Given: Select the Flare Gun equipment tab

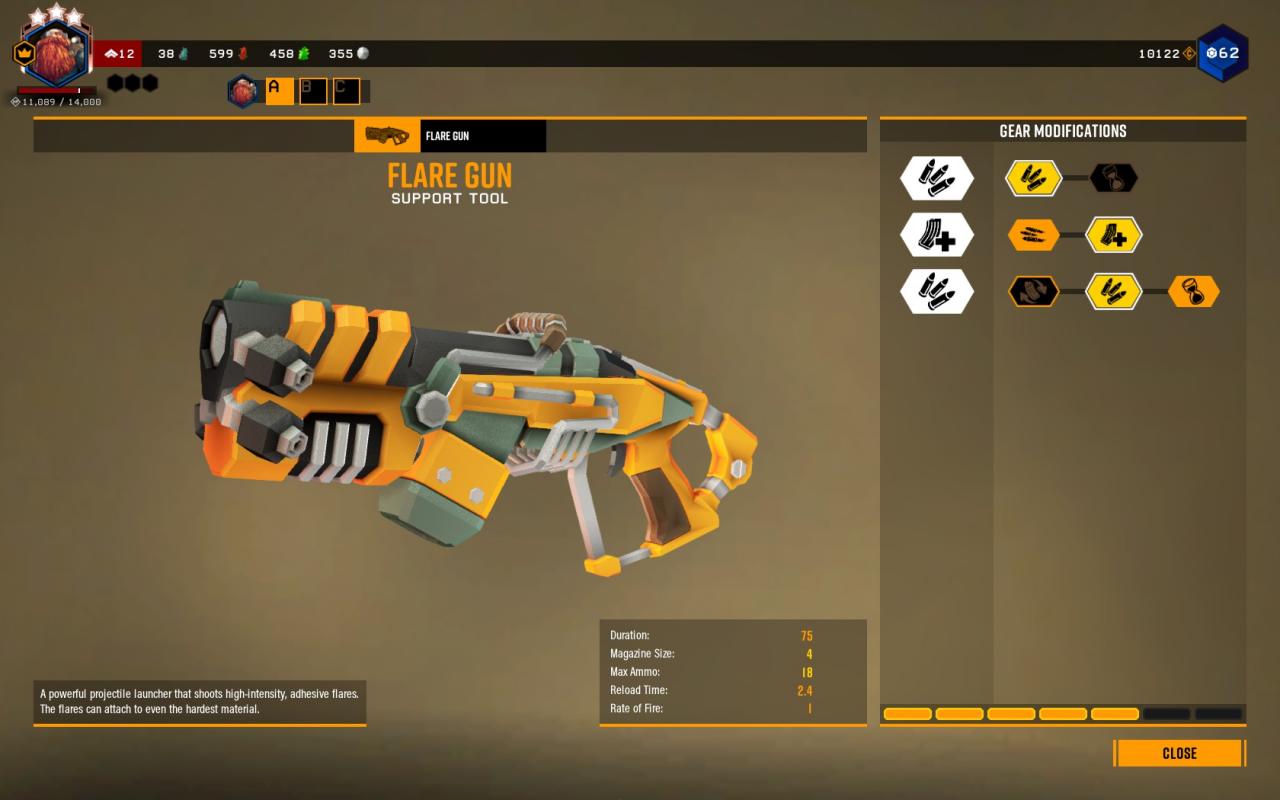Looking at the screenshot, I should tap(450, 136).
